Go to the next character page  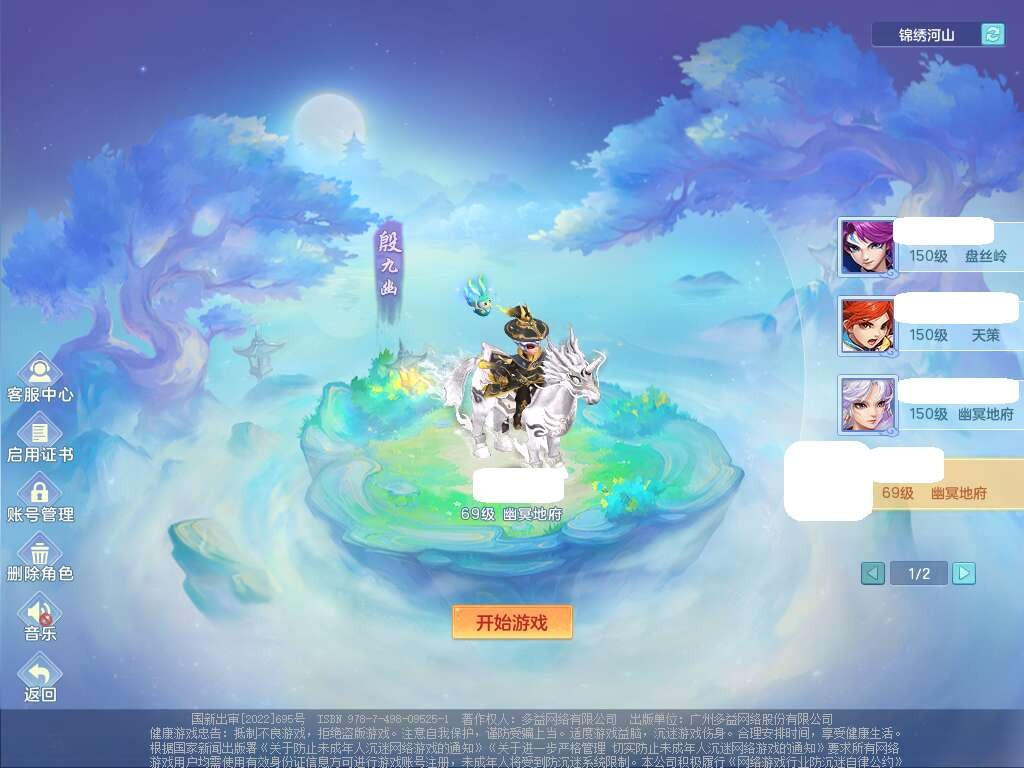click(963, 573)
